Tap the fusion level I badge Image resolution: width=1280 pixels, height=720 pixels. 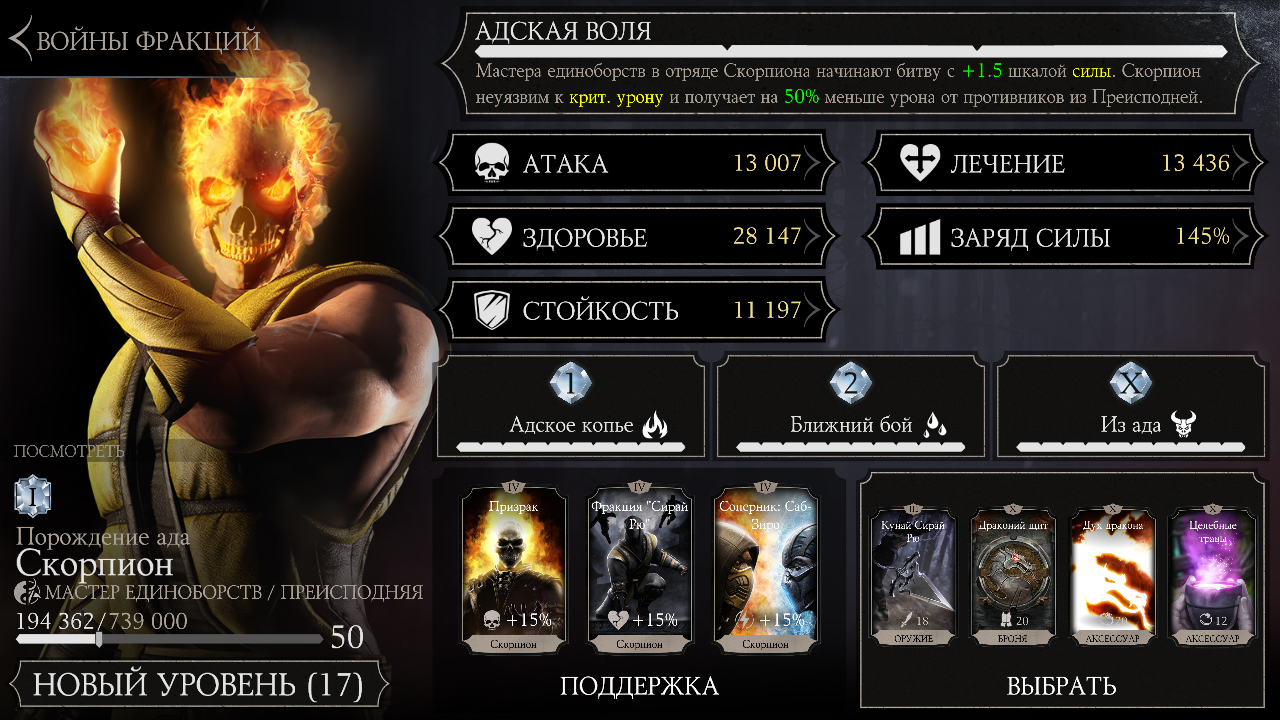tap(33, 496)
